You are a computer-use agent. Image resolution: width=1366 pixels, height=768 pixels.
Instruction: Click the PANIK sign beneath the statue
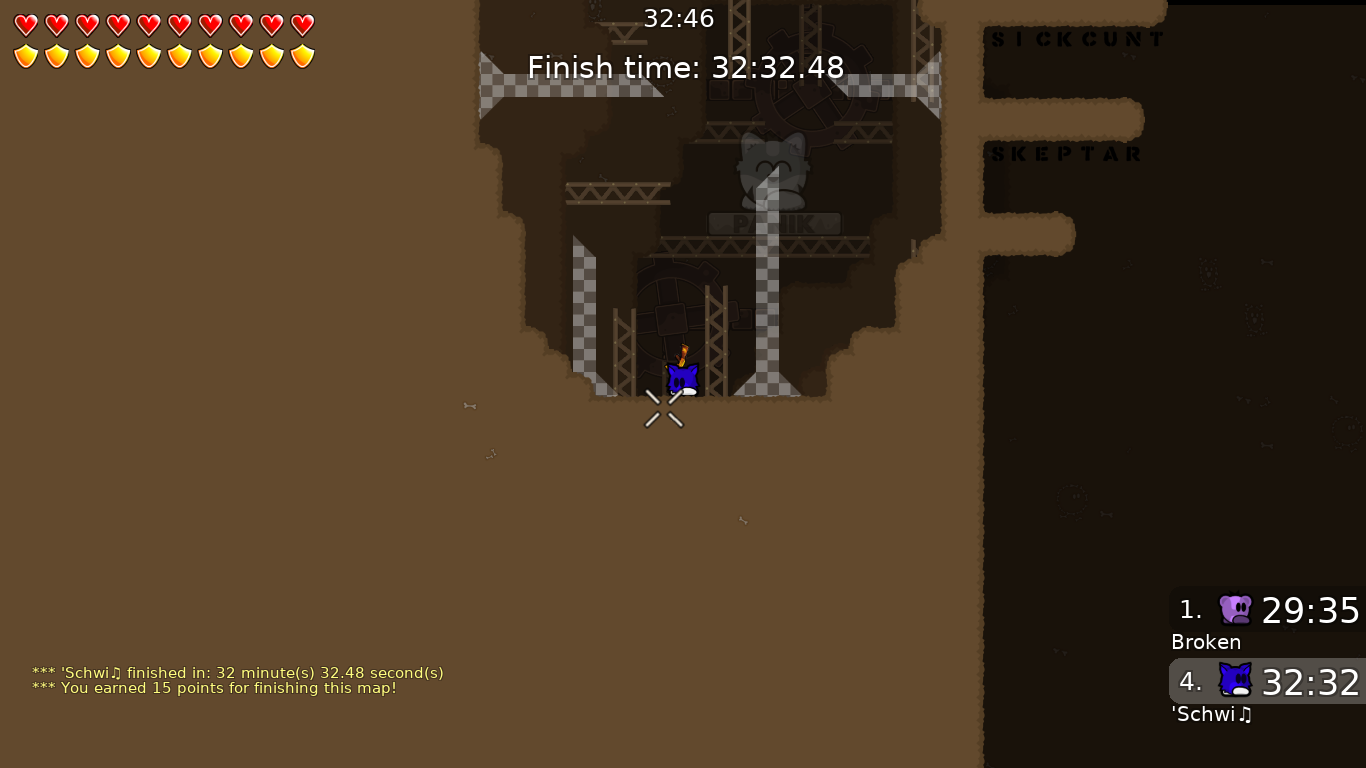(x=774, y=223)
